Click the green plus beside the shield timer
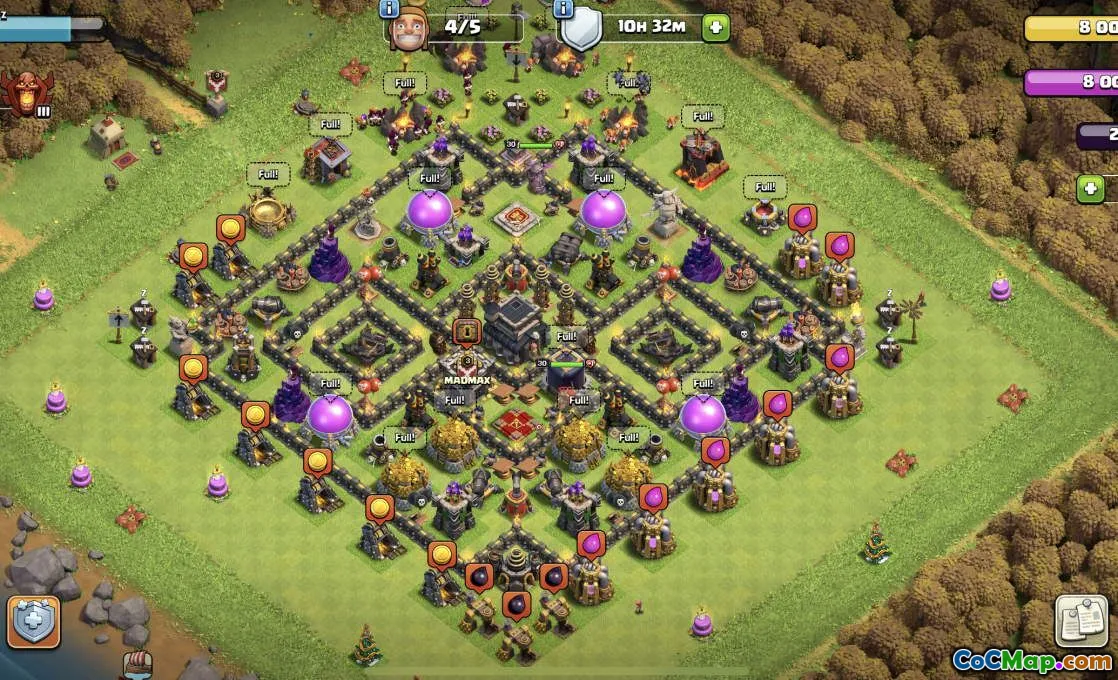 tap(715, 27)
